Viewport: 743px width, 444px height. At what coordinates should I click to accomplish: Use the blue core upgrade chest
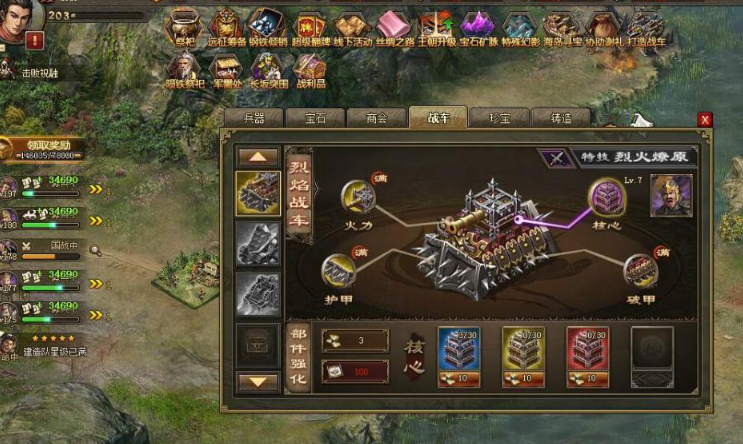460,348
